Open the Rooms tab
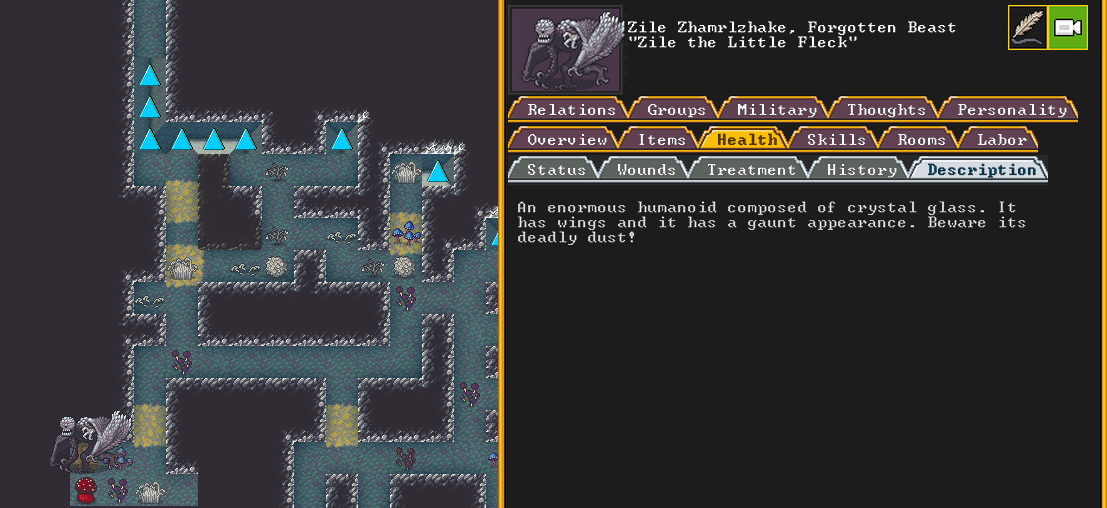 point(921,140)
